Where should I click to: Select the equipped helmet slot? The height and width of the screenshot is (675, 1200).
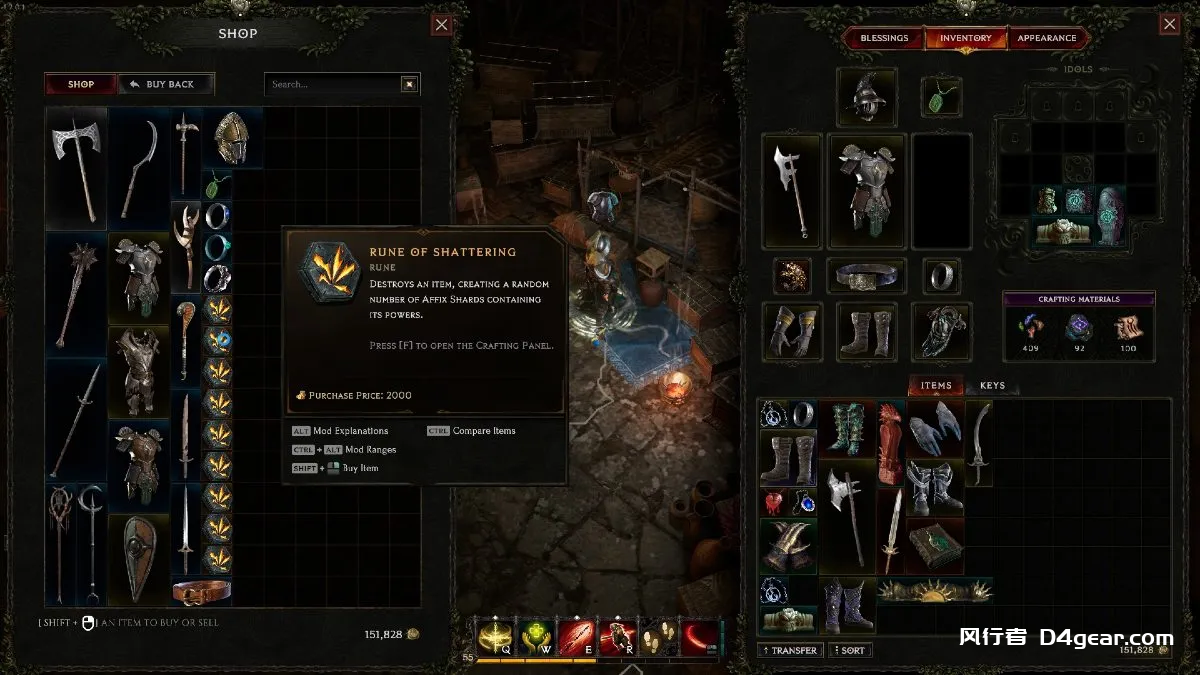coord(866,97)
